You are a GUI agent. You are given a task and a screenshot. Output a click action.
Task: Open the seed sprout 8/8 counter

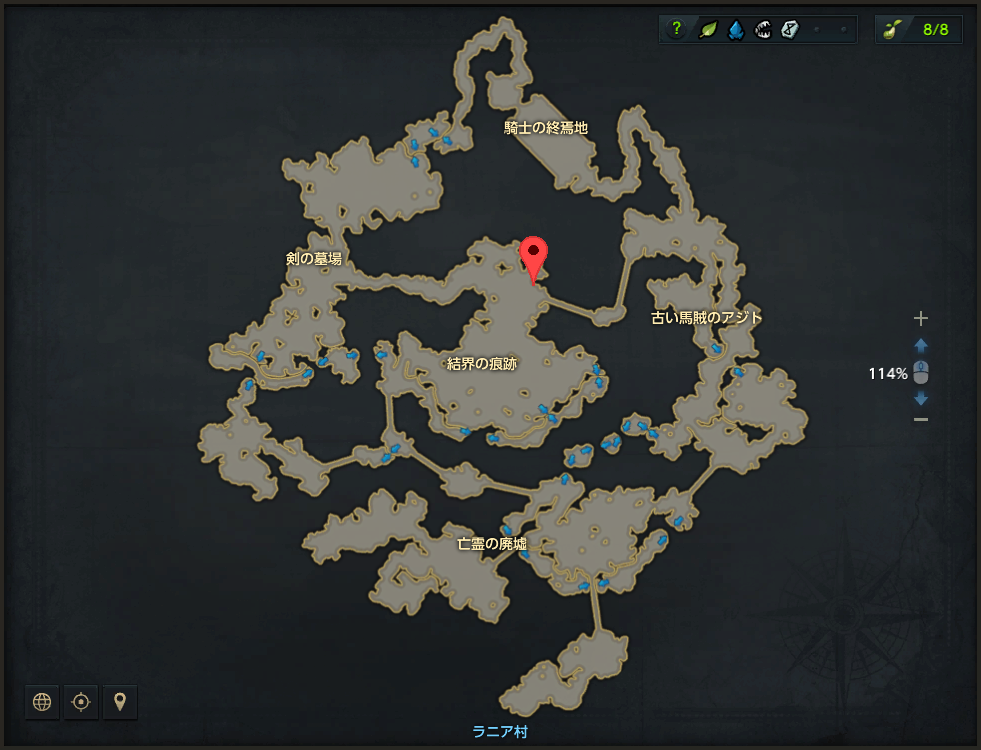(919, 29)
